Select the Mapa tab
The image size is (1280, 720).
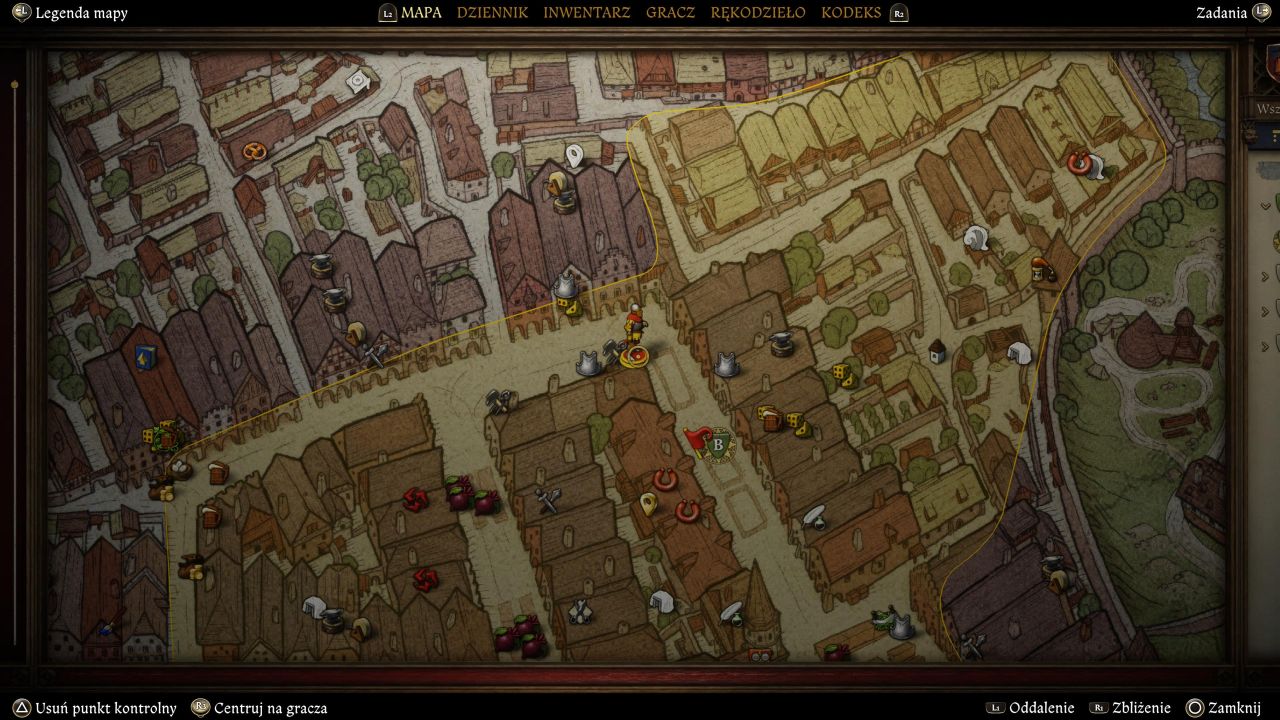[421, 13]
